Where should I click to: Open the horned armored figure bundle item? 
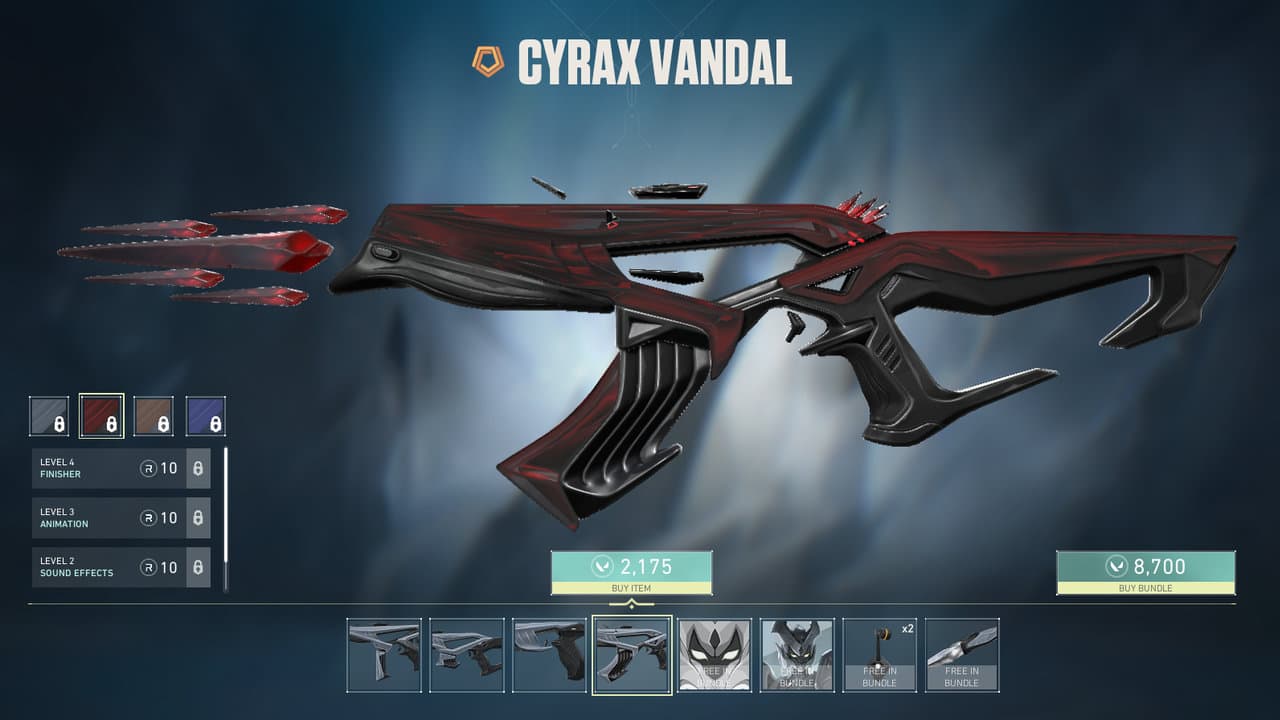click(797, 655)
